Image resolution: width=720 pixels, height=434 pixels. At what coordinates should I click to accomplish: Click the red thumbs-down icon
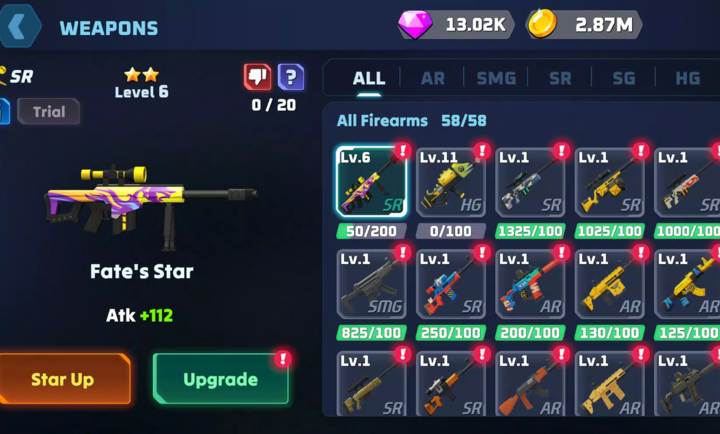[258, 77]
